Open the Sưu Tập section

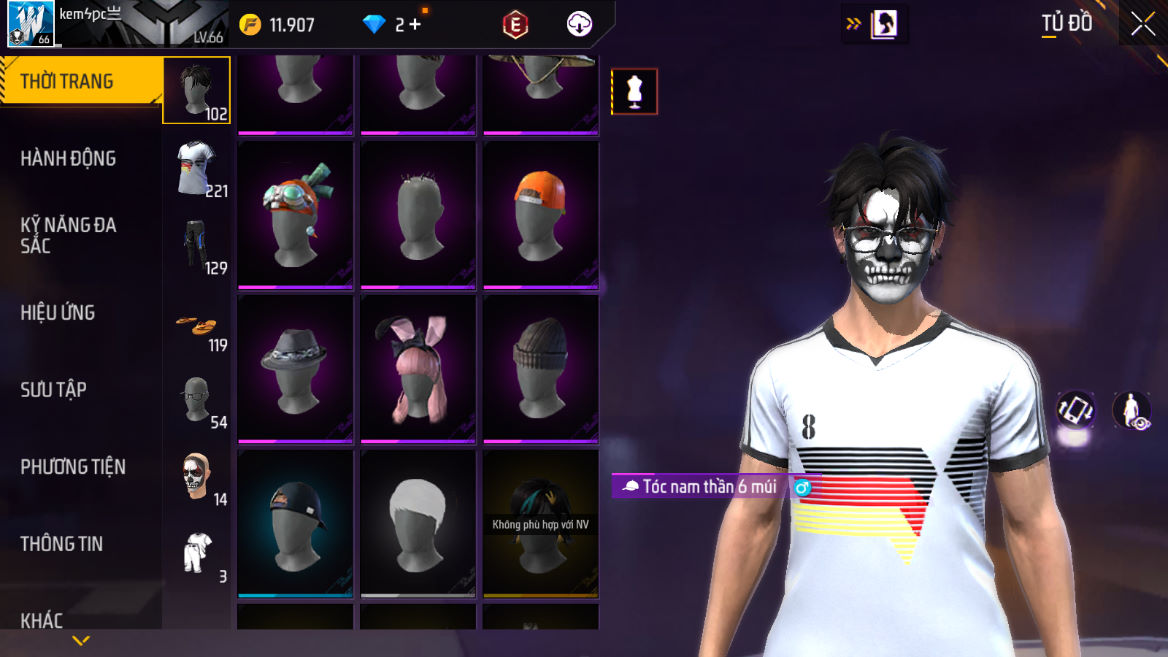pyautogui.click(x=54, y=389)
